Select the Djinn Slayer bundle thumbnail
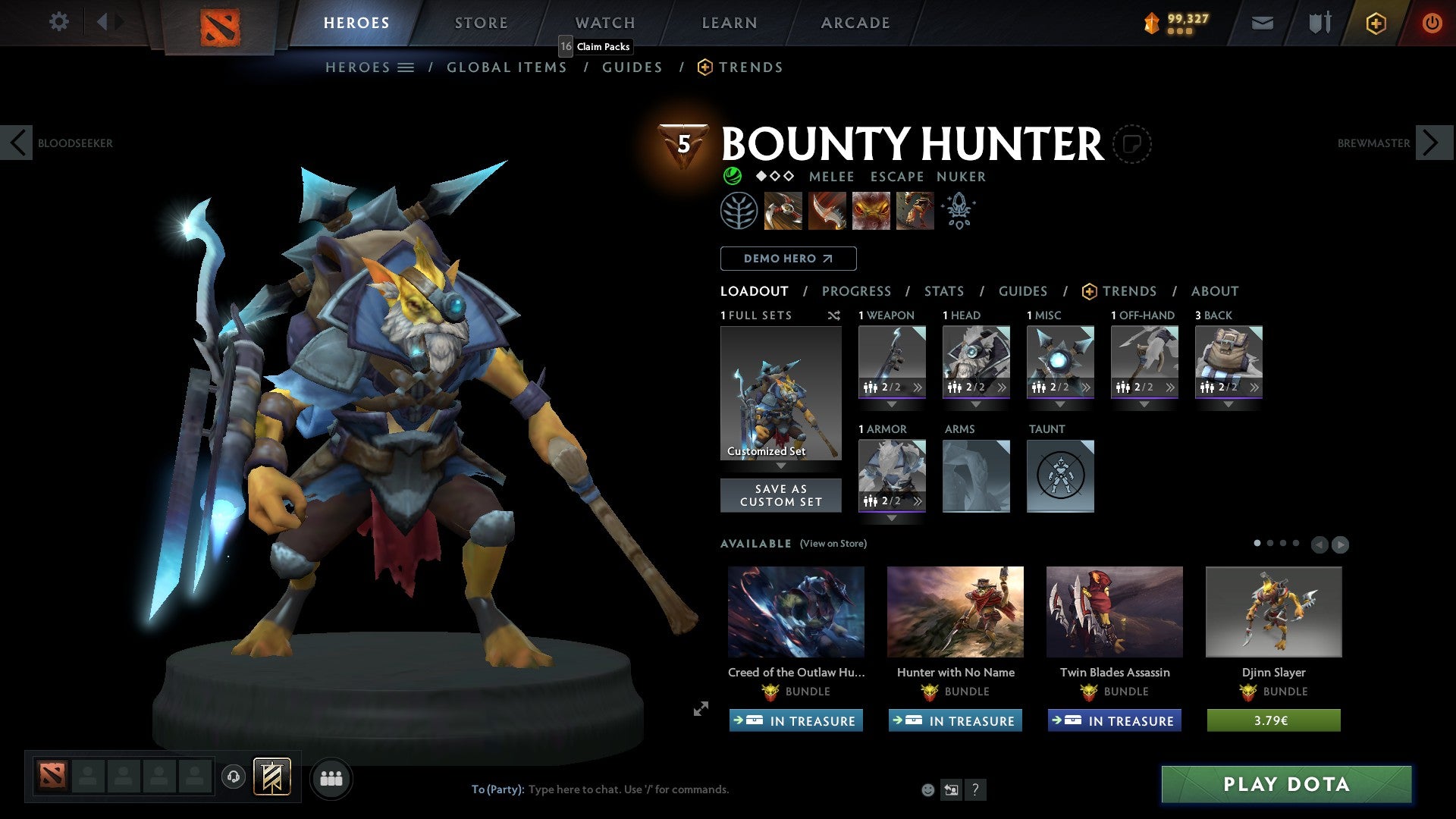 tap(1273, 611)
